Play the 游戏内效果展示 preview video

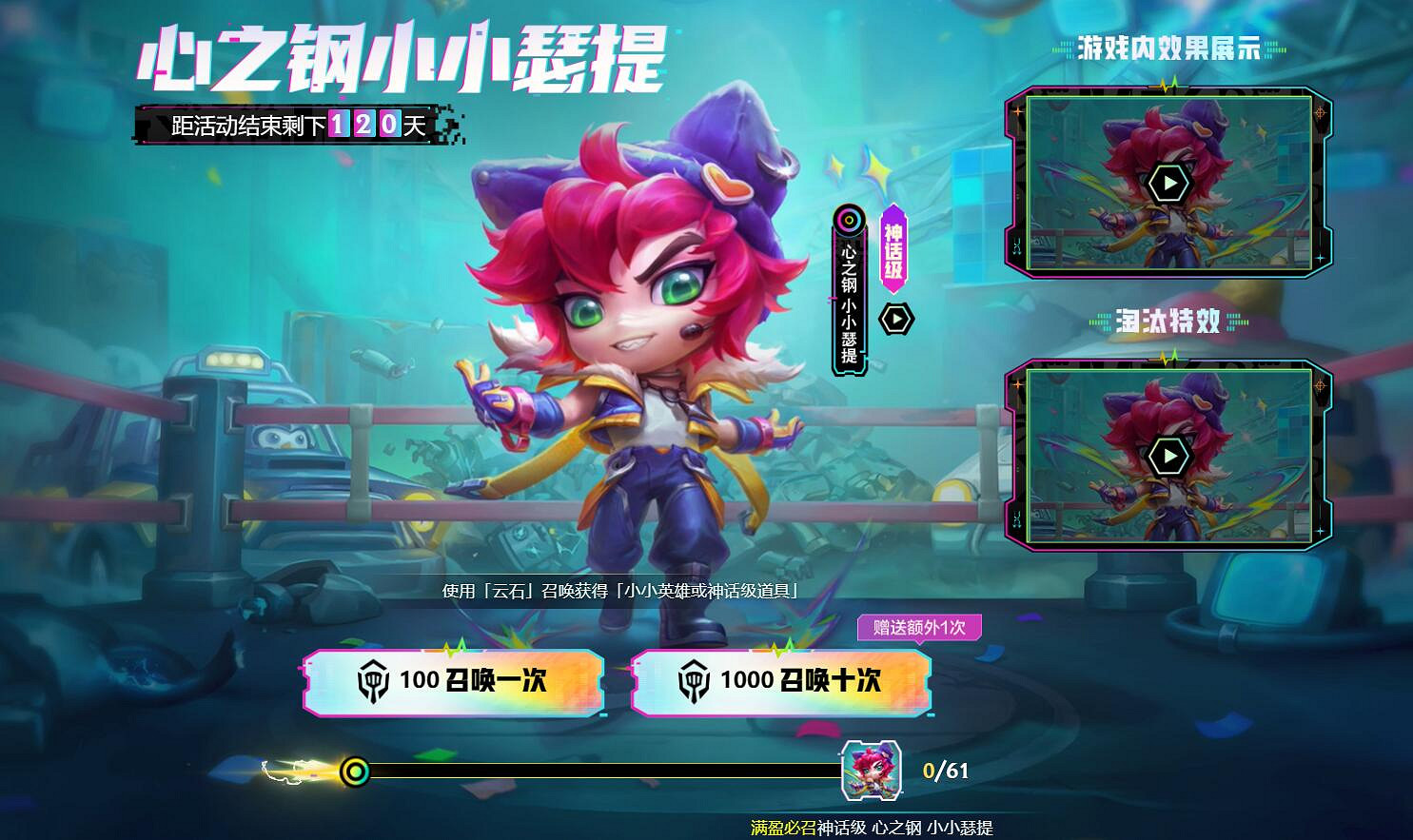tap(1168, 184)
